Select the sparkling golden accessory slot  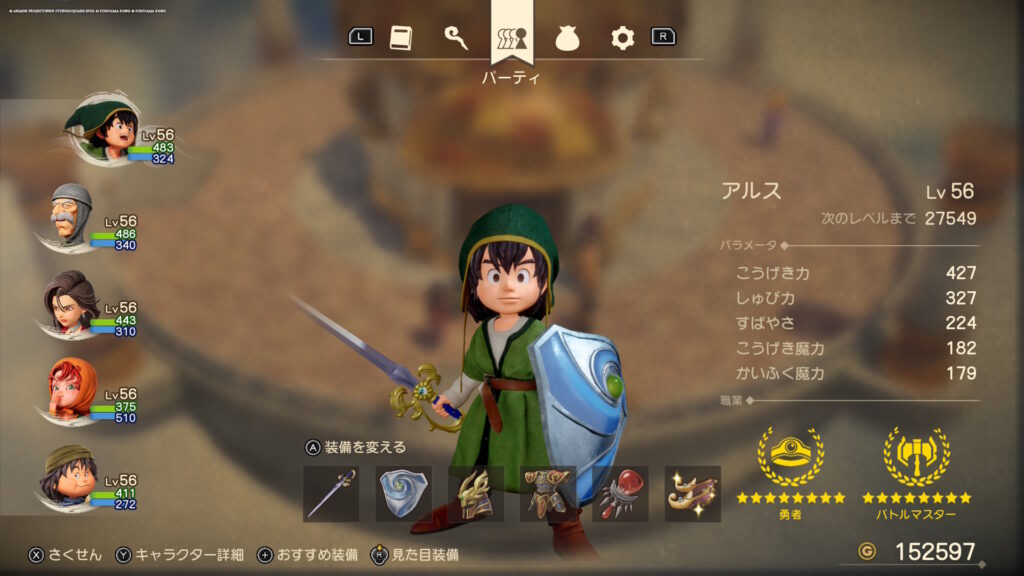[x=692, y=494]
